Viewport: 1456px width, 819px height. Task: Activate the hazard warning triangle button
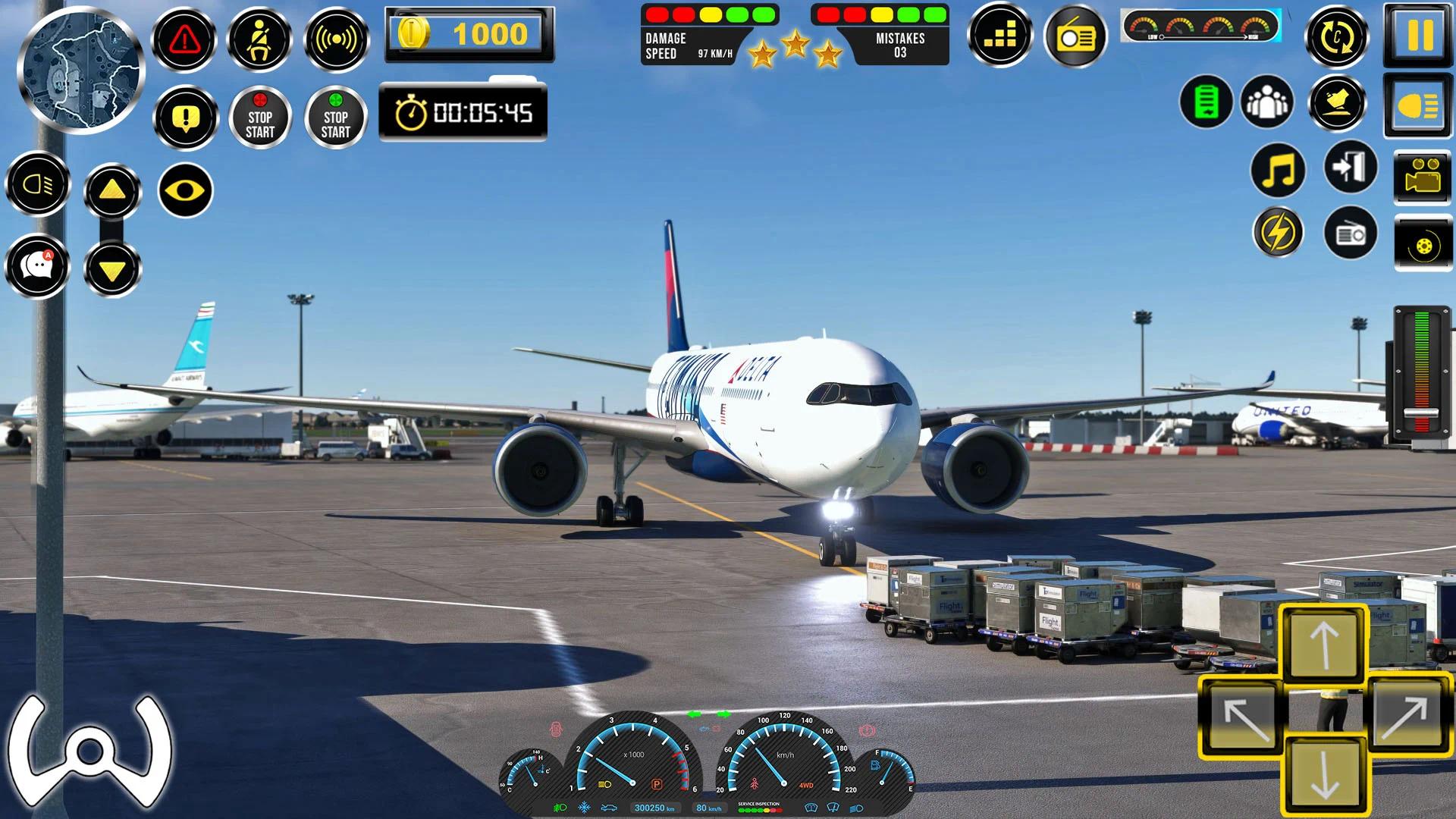pos(184,39)
